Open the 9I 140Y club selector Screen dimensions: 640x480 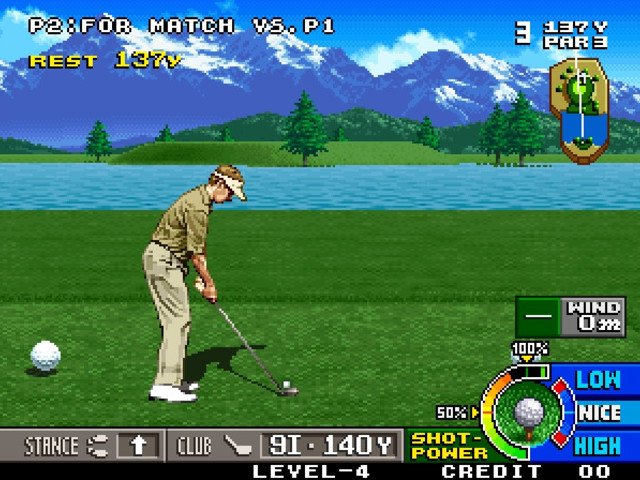329,445
